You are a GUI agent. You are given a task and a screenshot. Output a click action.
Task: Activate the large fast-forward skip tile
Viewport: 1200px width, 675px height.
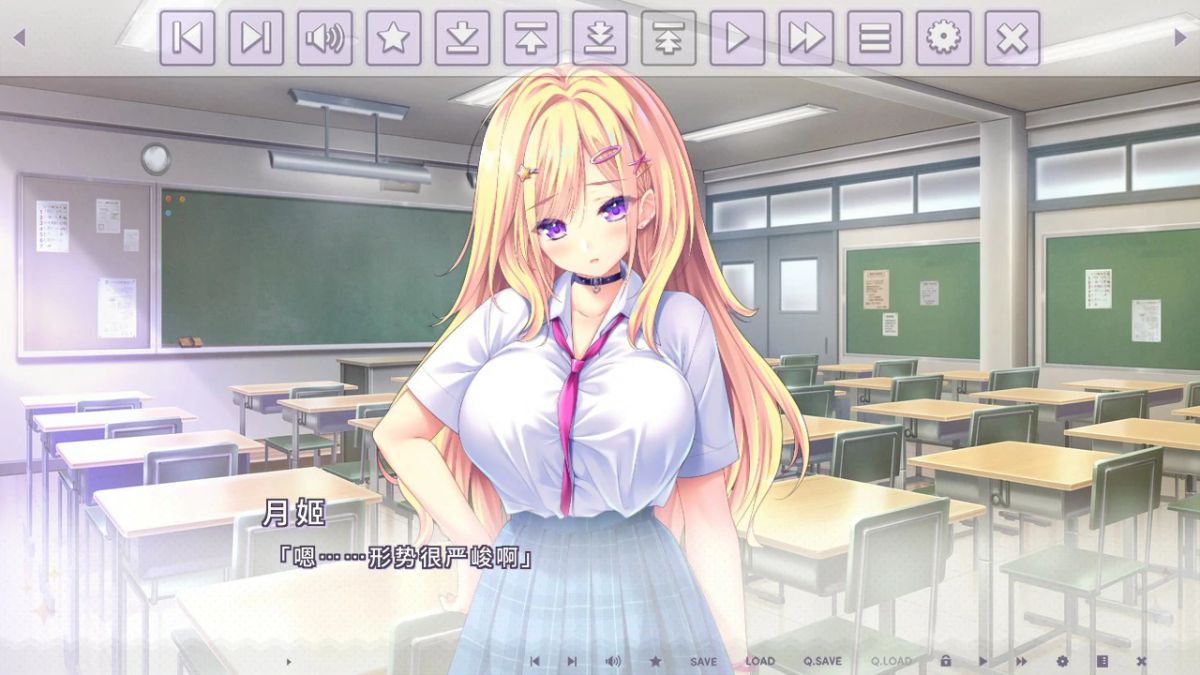pyautogui.click(x=806, y=38)
